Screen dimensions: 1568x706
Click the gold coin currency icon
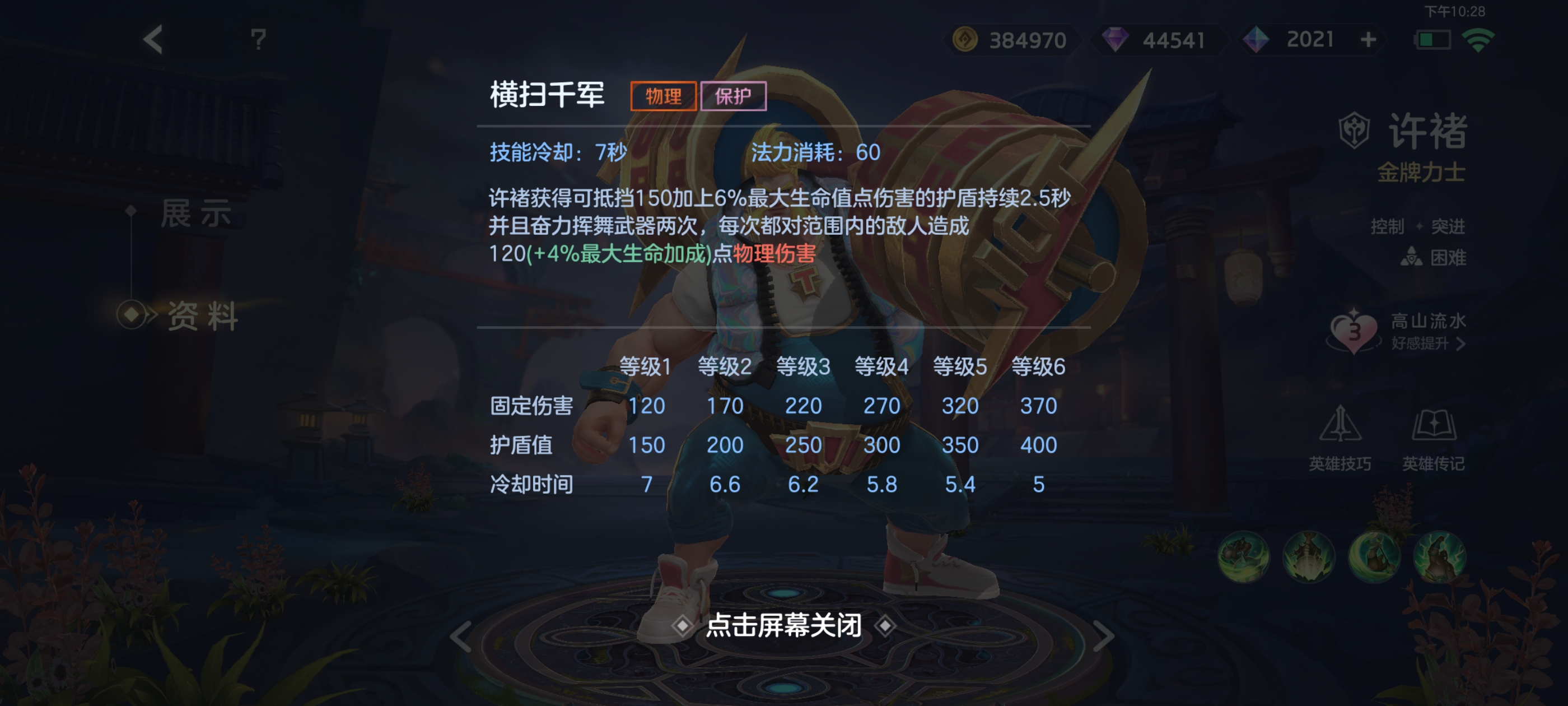(964, 40)
